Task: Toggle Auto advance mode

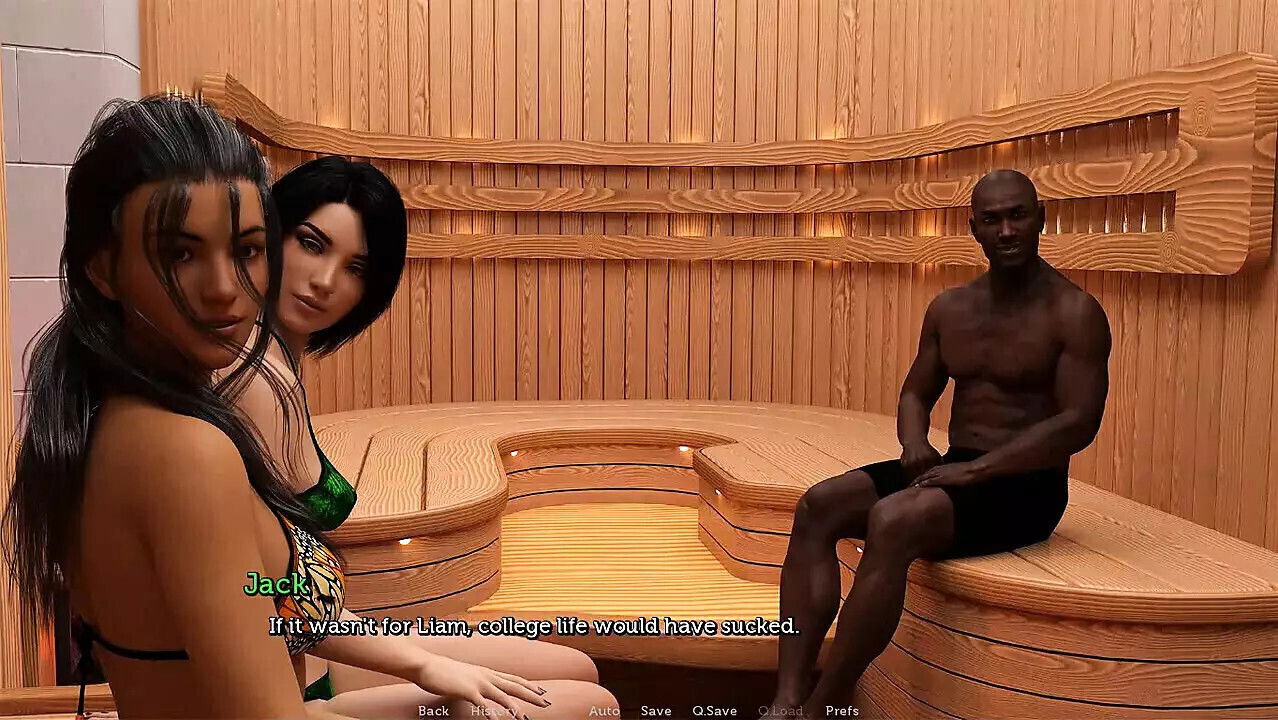Action: pyautogui.click(x=604, y=711)
